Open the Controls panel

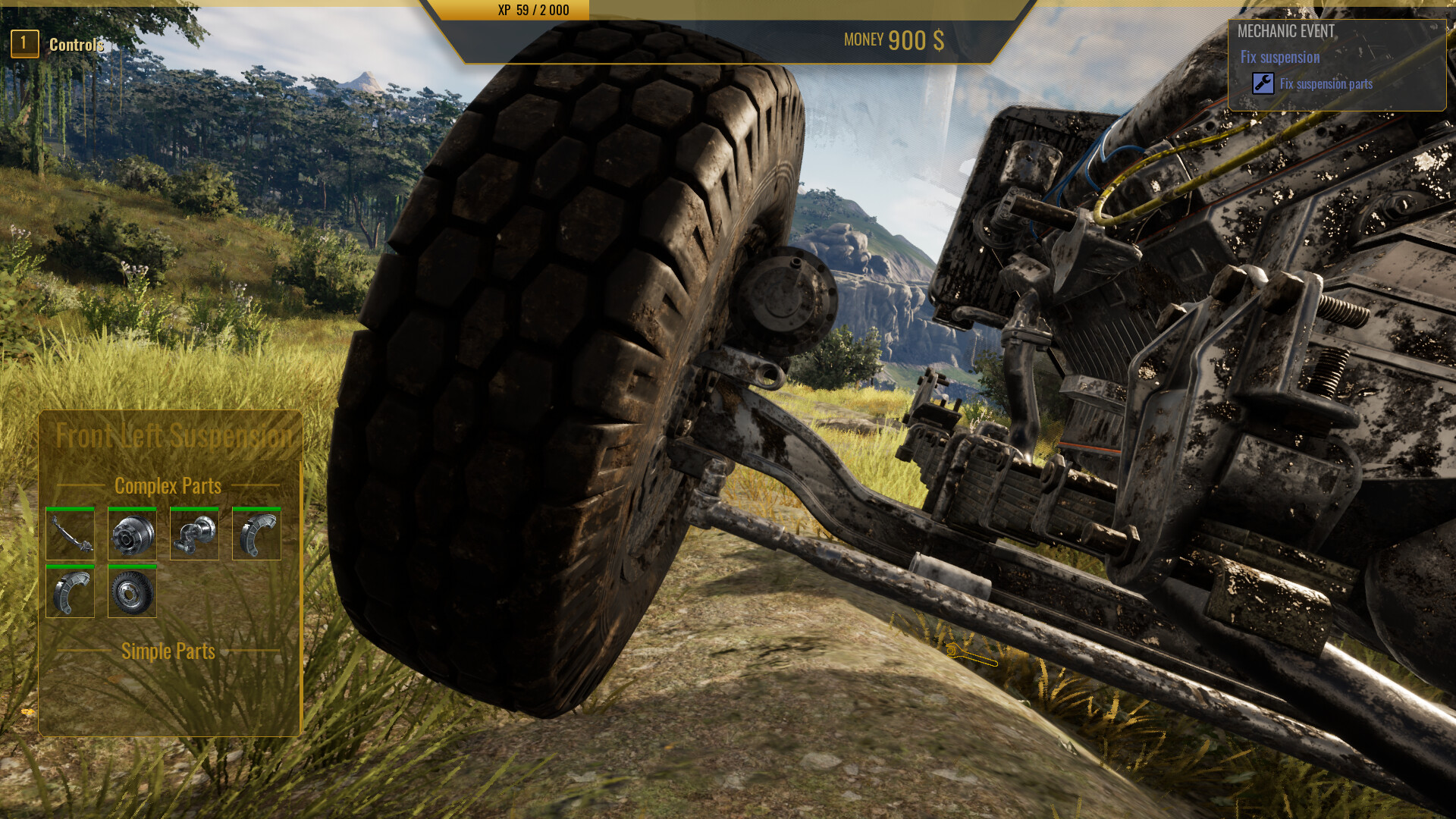pos(76,44)
